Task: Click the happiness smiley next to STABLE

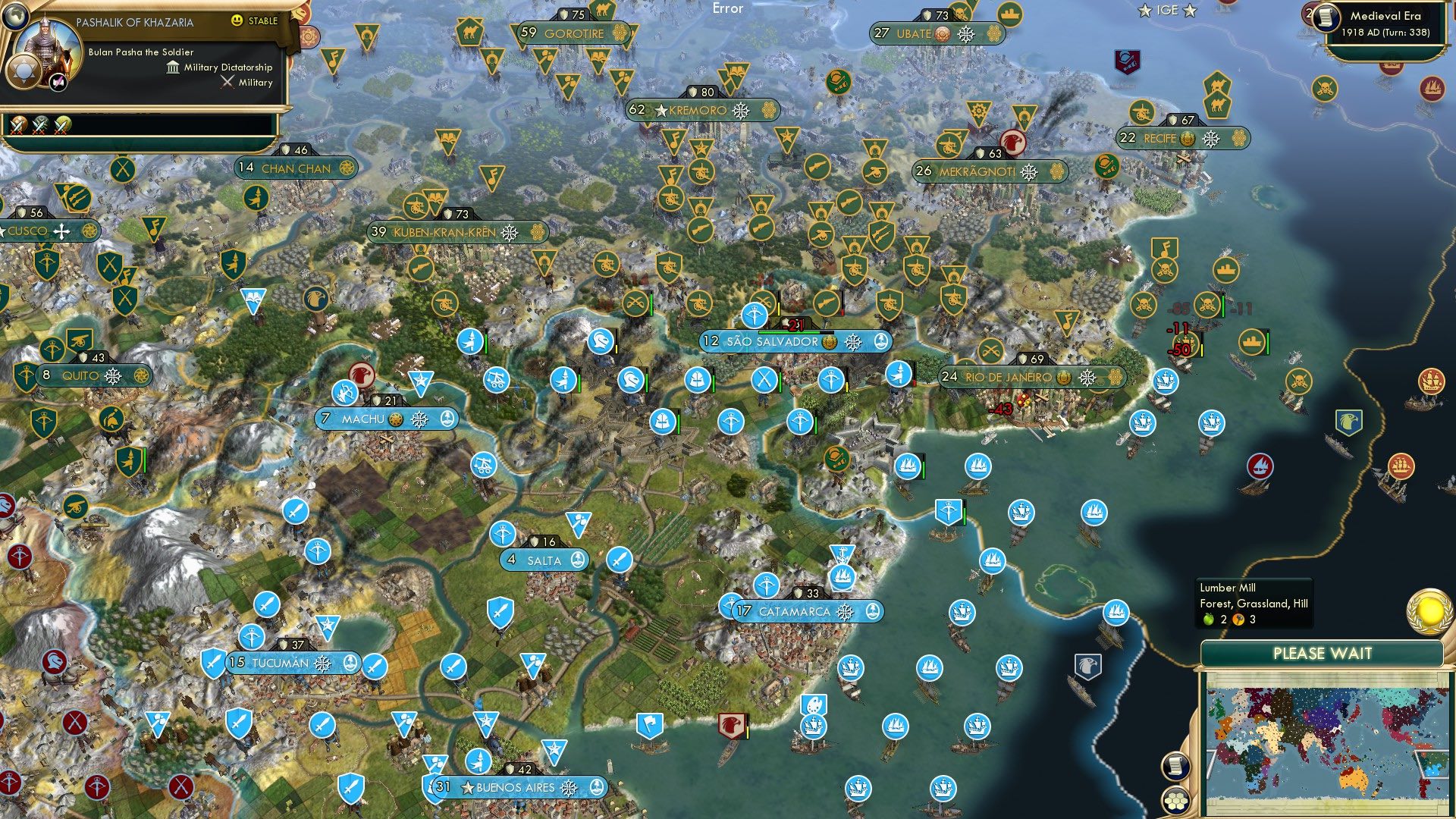Action: pyautogui.click(x=237, y=20)
